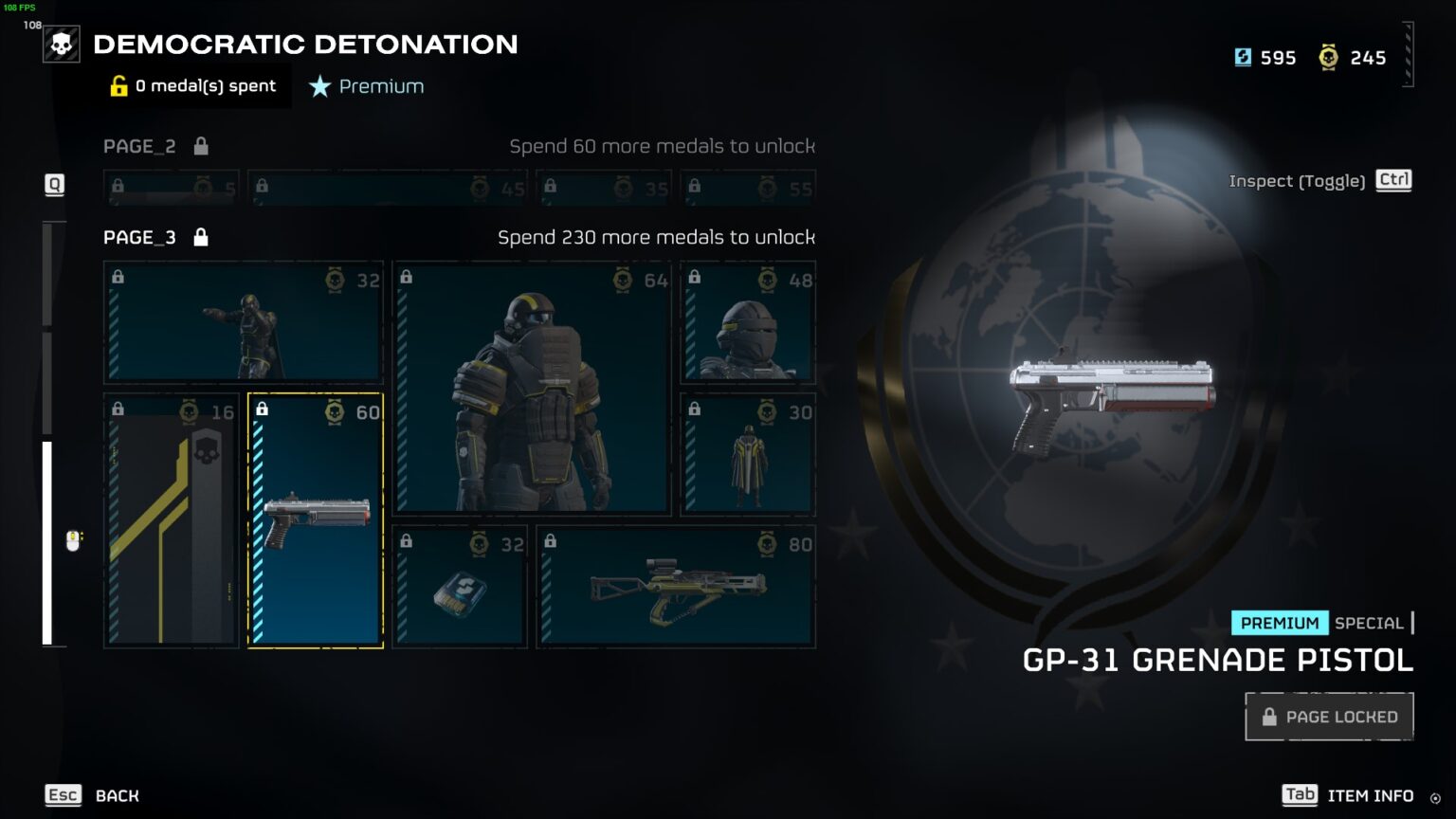Select the GP-31 Grenade Pistol thumbnail

tap(315, 520)
